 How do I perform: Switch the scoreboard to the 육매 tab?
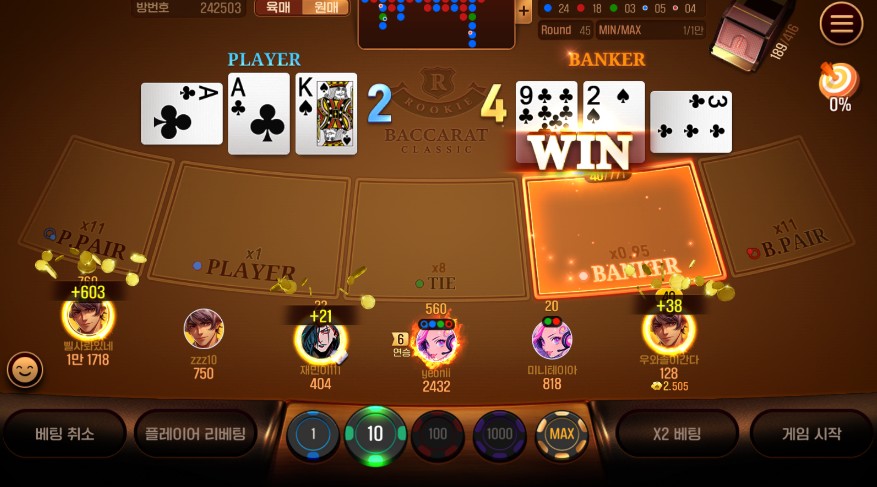(278, 8)
